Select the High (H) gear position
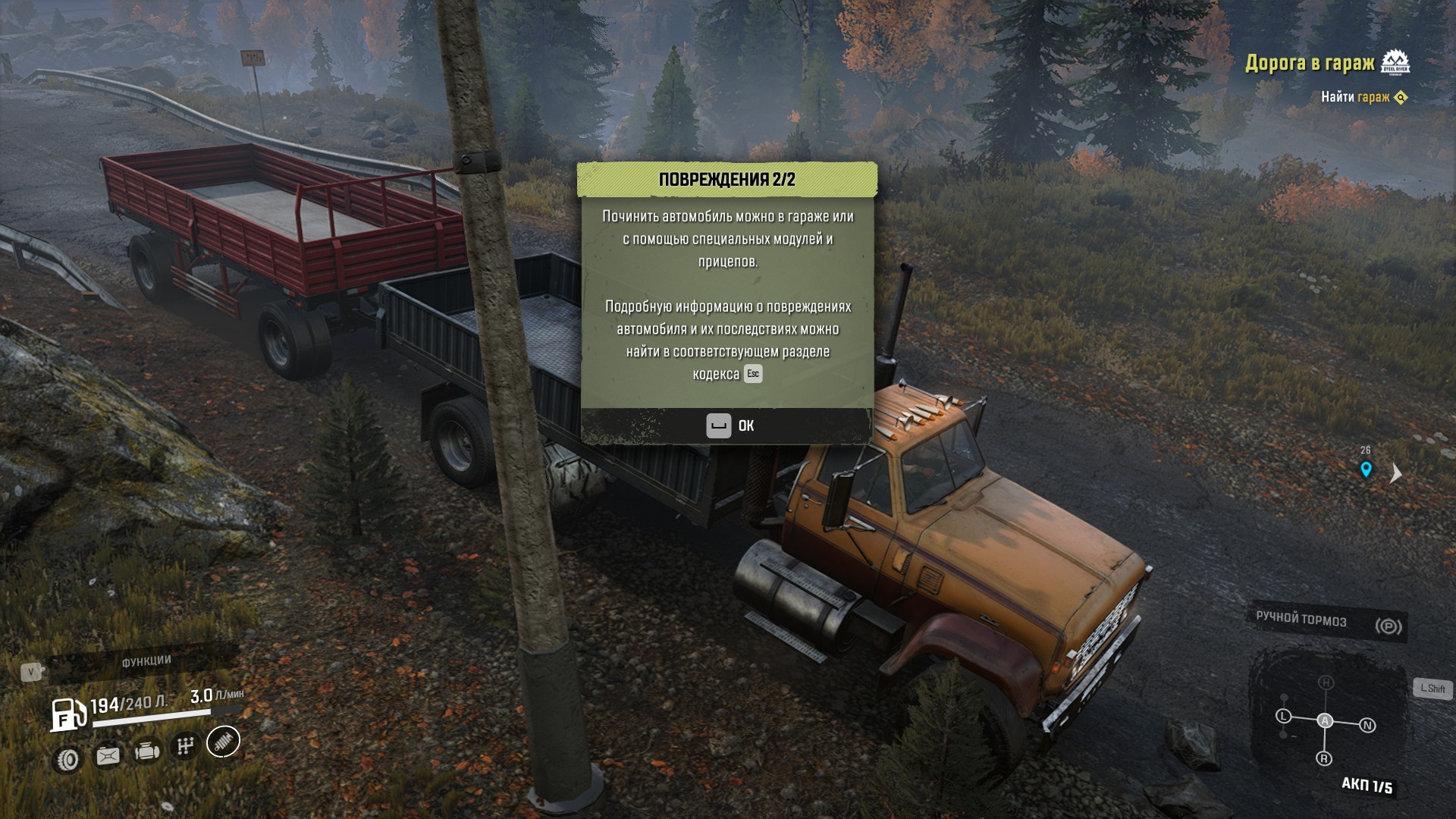Viewport: 1456px width, 819px height. pos(1326,682)
